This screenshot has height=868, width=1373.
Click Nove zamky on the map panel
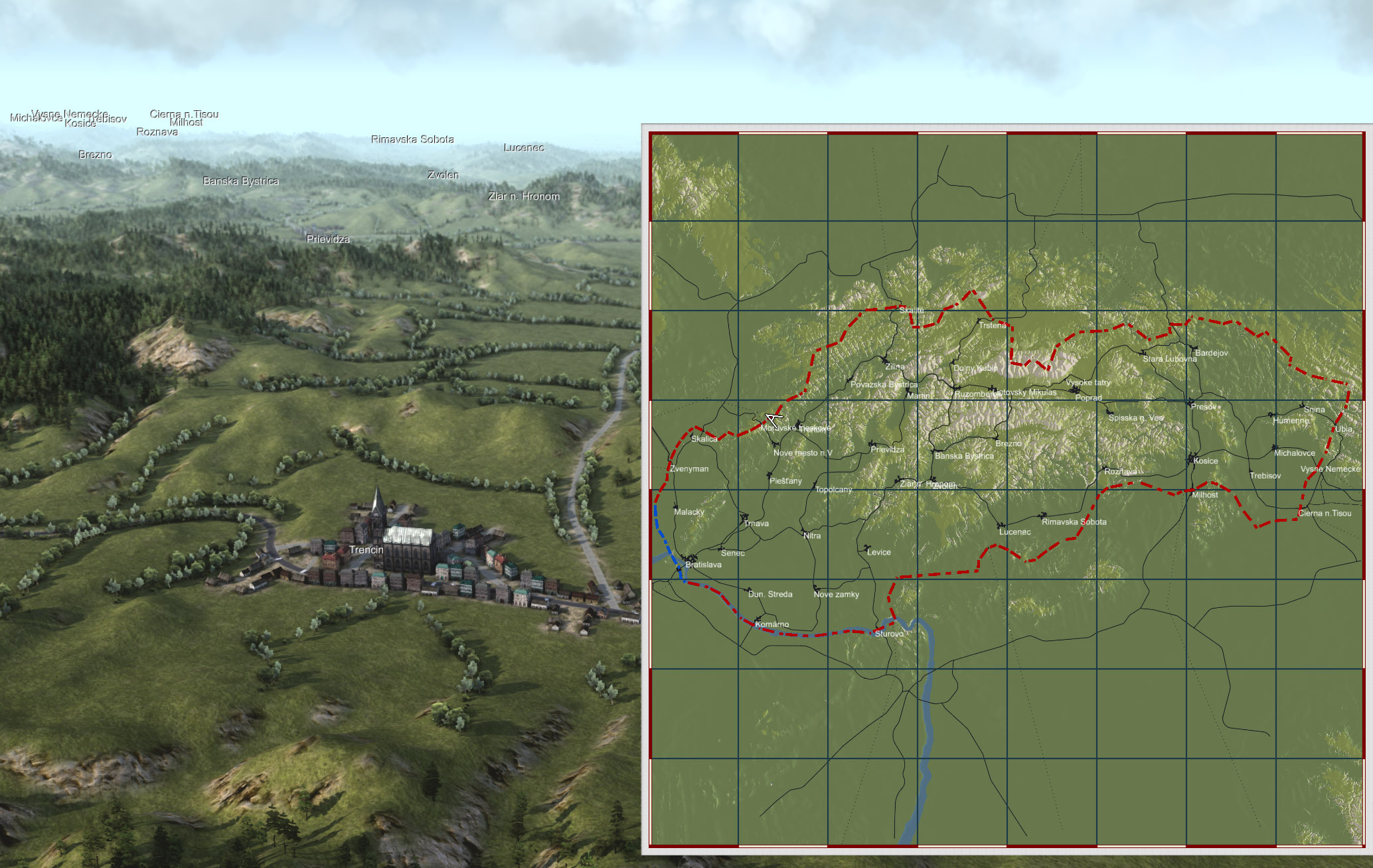[836, 595]
